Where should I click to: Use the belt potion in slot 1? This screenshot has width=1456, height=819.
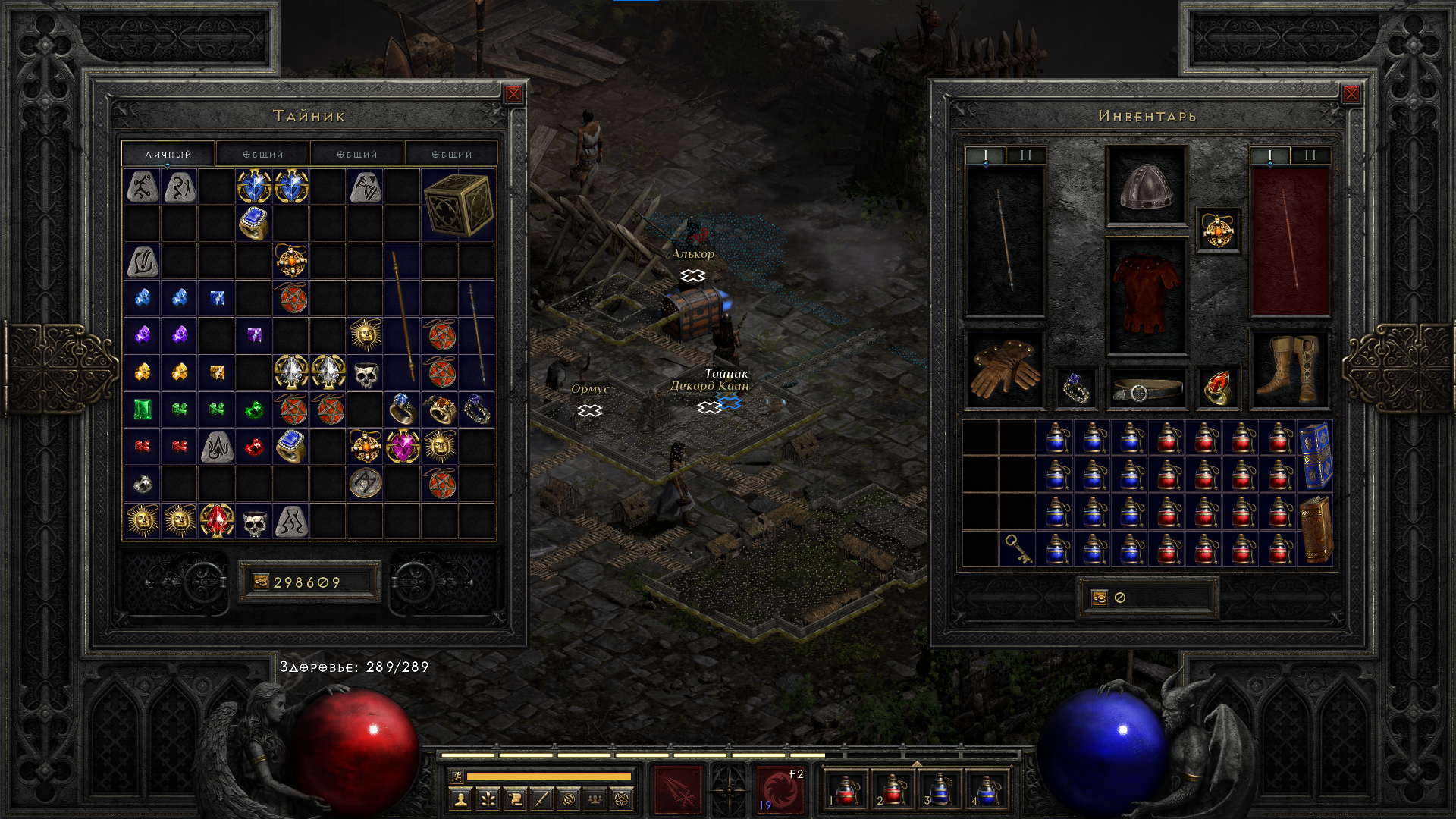pyautogui.click(x=846, y=790)
